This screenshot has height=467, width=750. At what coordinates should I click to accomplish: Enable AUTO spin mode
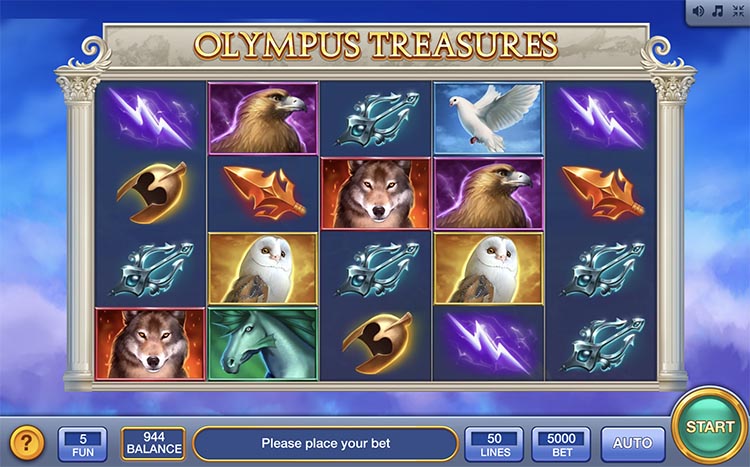point(632,442)
